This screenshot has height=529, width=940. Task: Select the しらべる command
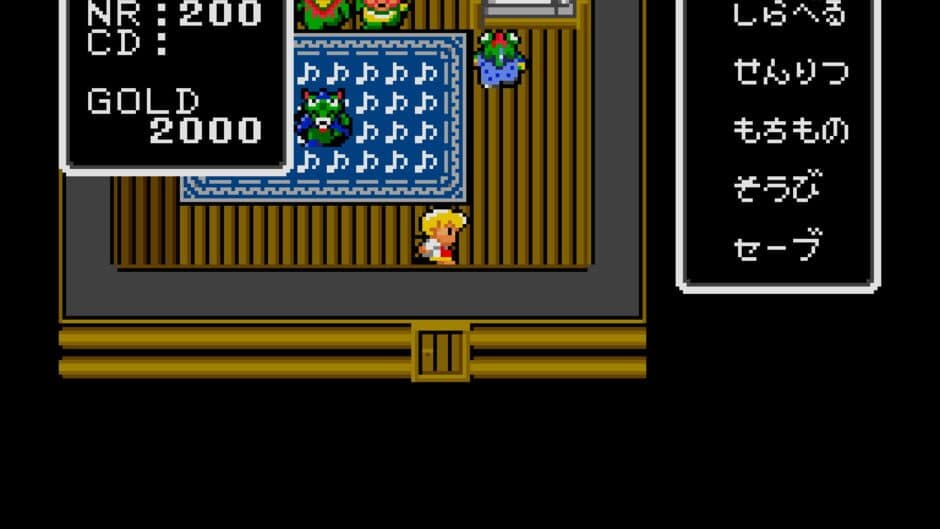pos(789,14)
